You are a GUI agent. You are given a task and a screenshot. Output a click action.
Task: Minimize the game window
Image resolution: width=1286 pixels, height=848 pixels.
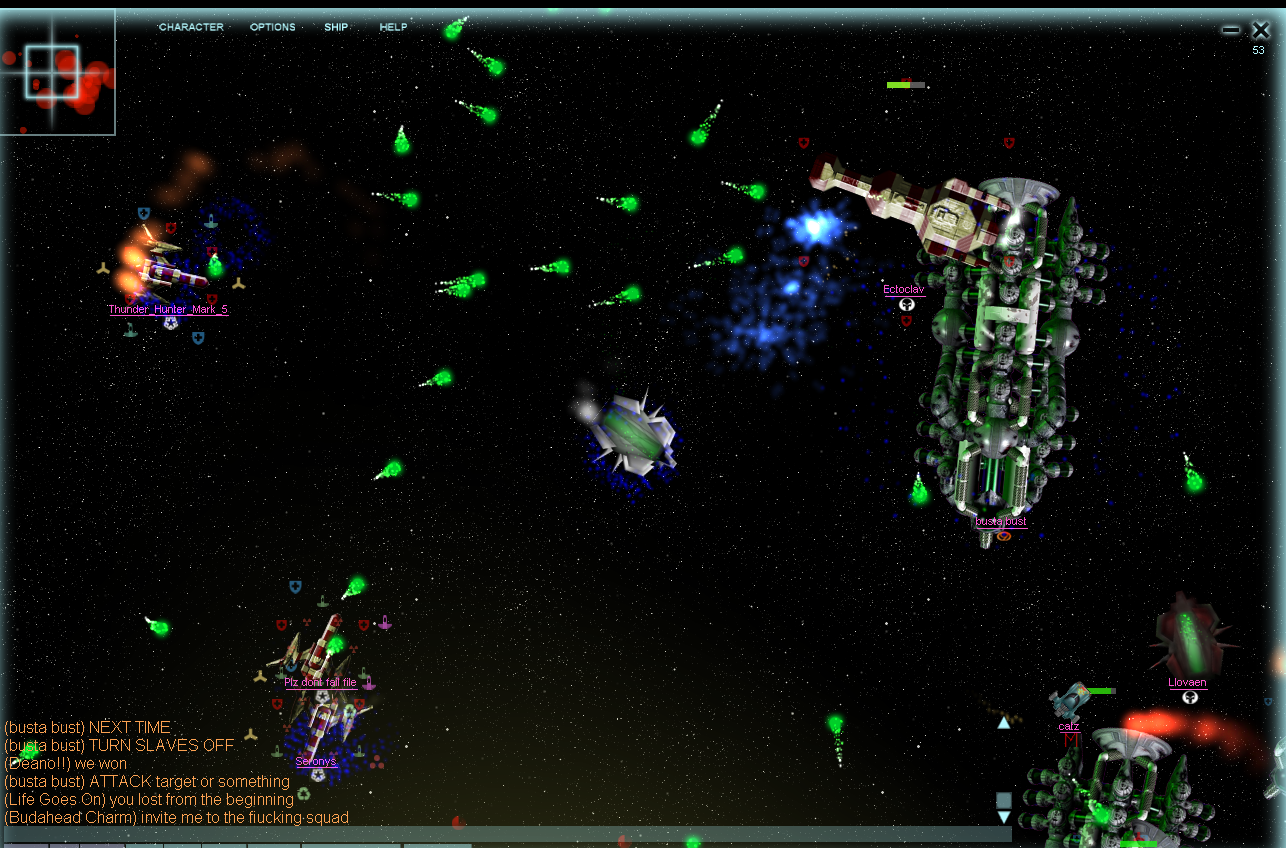tap(1231, 31)
